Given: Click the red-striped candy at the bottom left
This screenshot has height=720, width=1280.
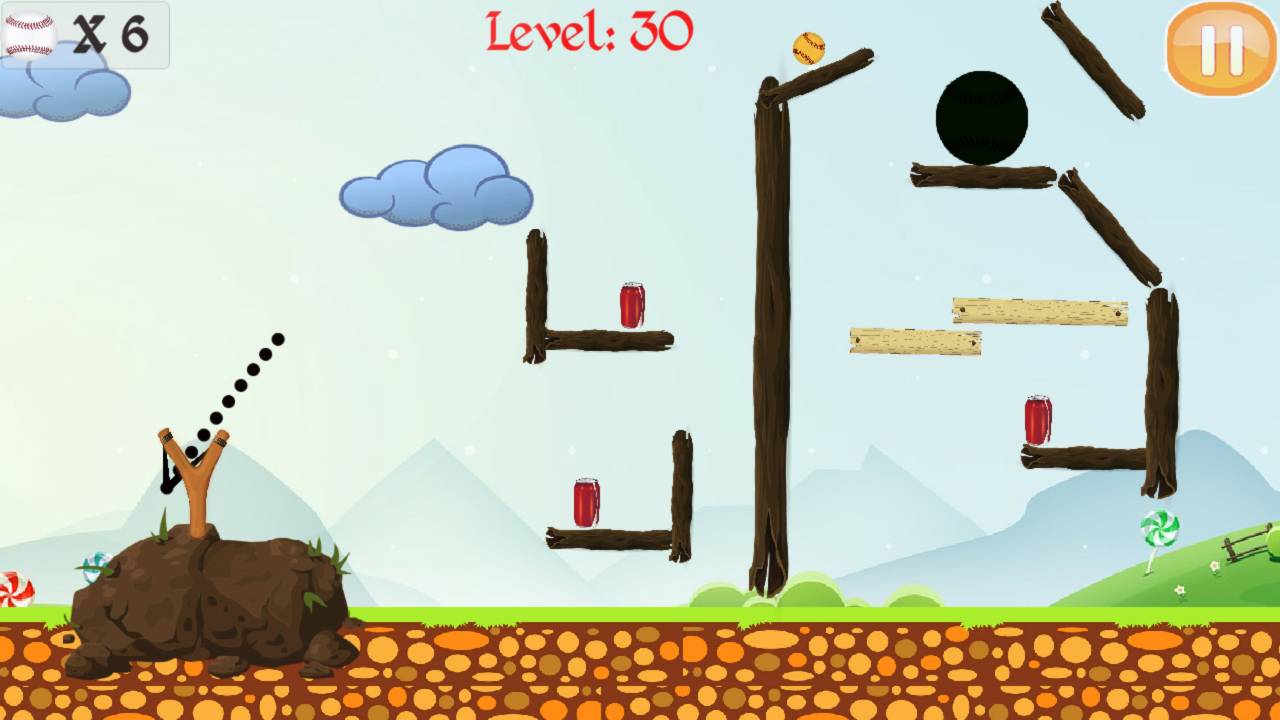Looking at the screenshot, I should [x=14, y=590].
